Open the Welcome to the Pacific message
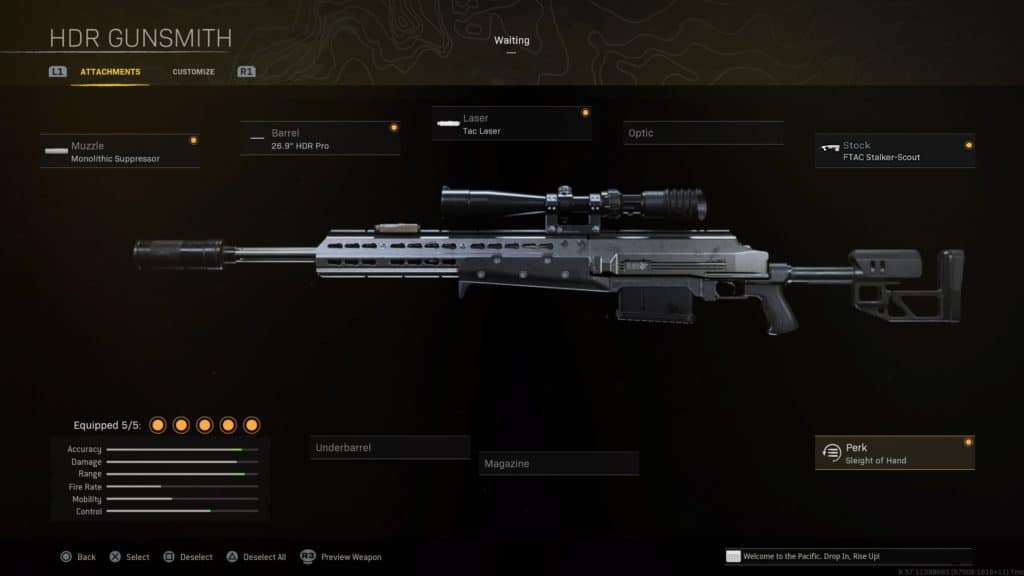Viewport: 1024px width, 576px height. [848, 556]
